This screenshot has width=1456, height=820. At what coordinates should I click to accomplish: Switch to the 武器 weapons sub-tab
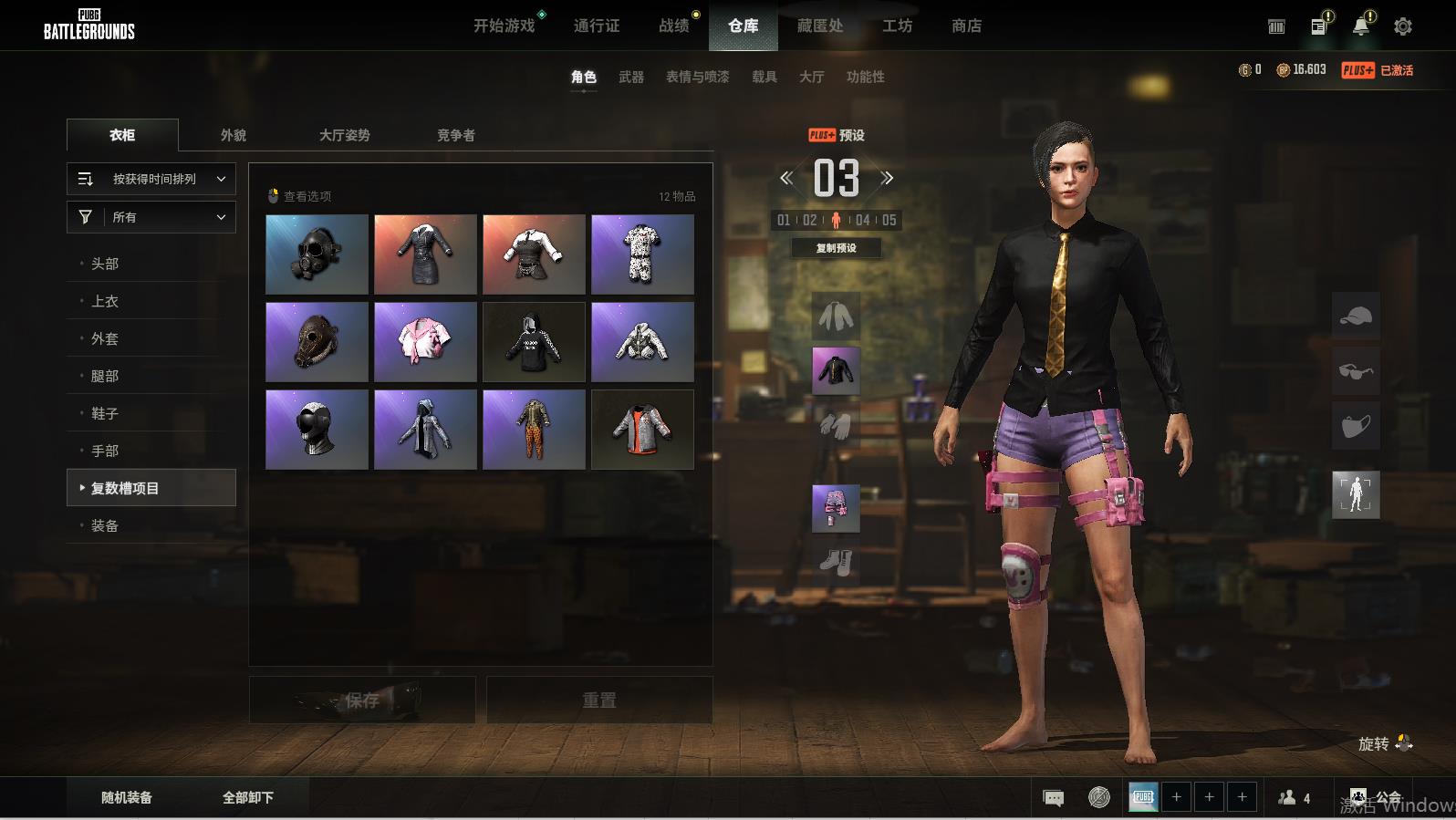pyautogui.click(x=631, y=77)
